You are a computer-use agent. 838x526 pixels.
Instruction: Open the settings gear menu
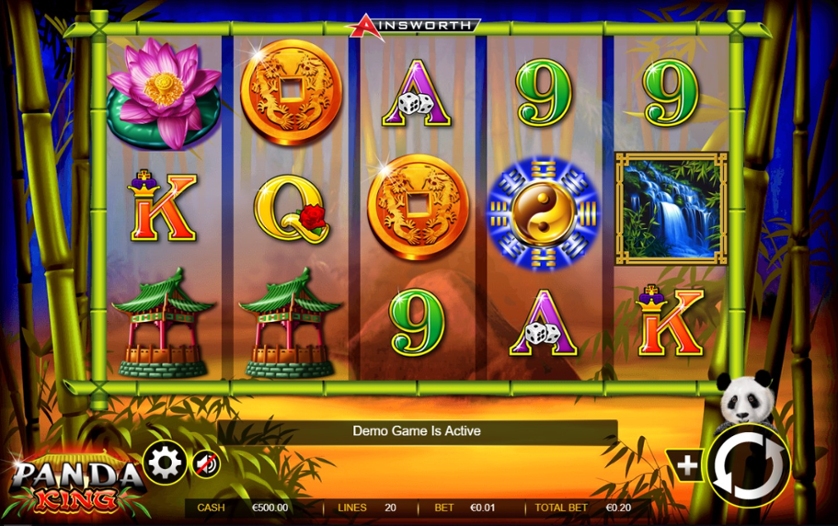pyautogui.click(x=164, y=462)
